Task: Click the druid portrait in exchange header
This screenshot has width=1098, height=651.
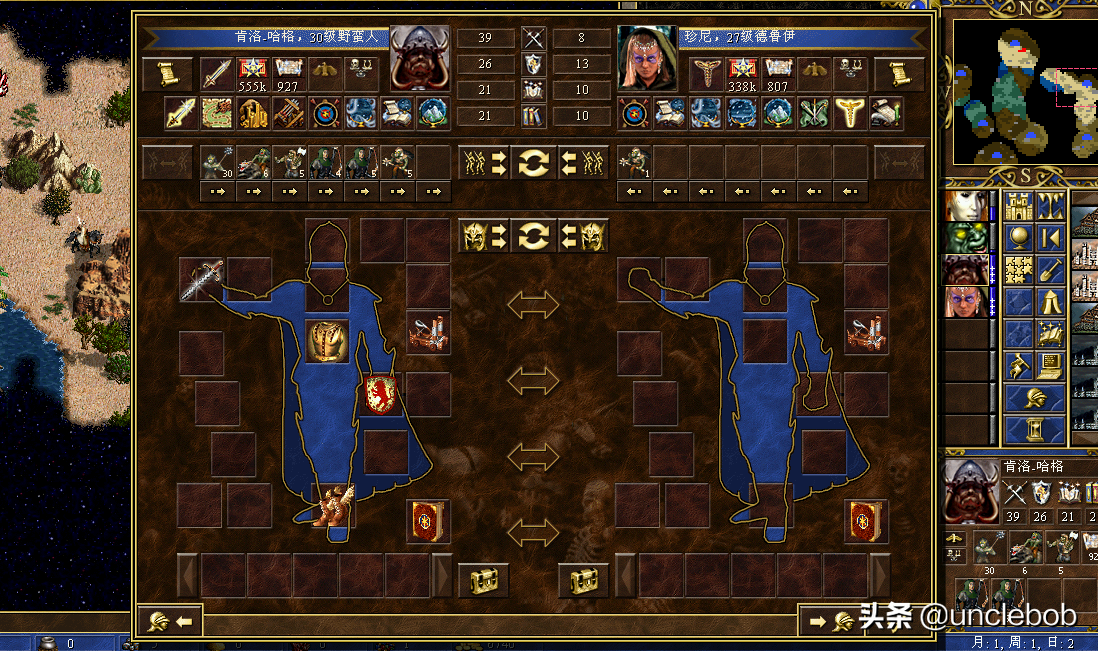Action: coord(647,58)
